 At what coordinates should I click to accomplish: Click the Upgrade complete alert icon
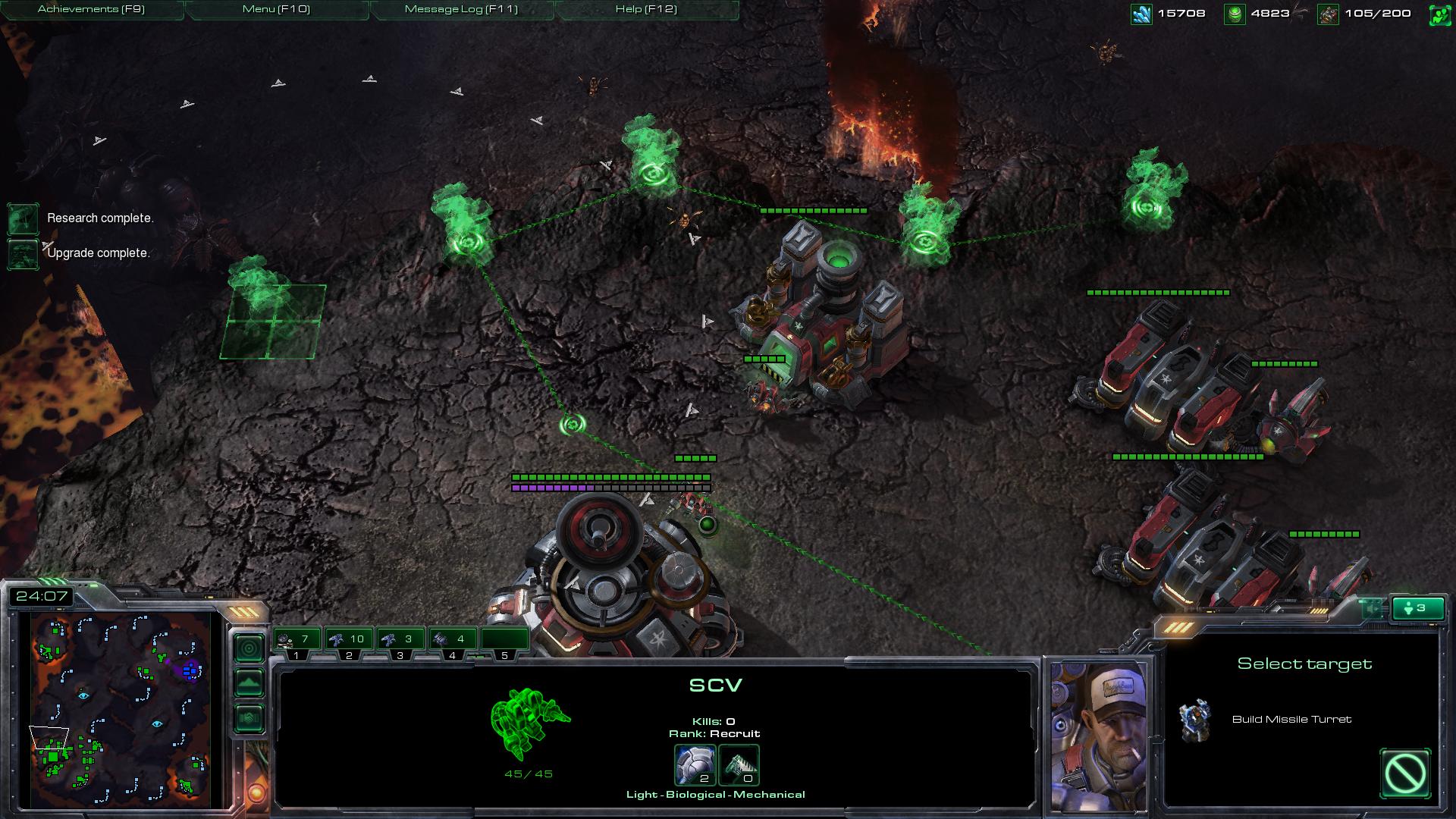click(x=23, y=253)
